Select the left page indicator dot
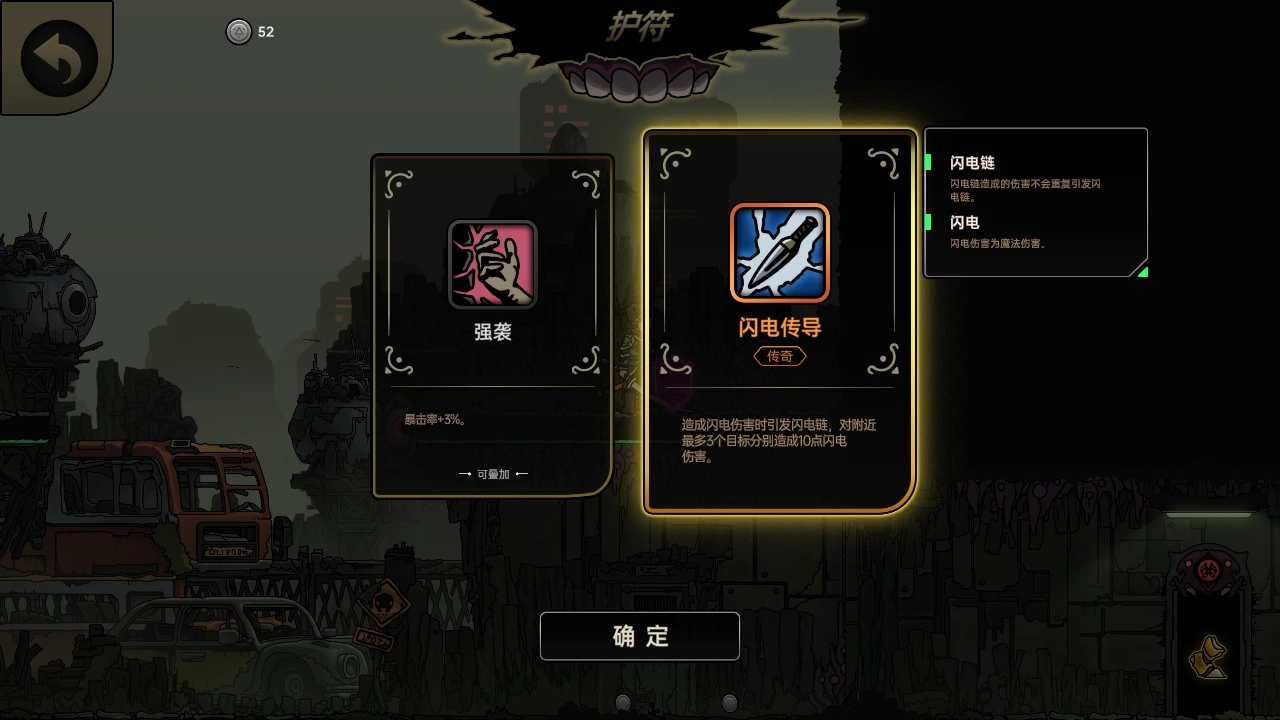Screen dimensions: 1280x720 click(622, 702)
